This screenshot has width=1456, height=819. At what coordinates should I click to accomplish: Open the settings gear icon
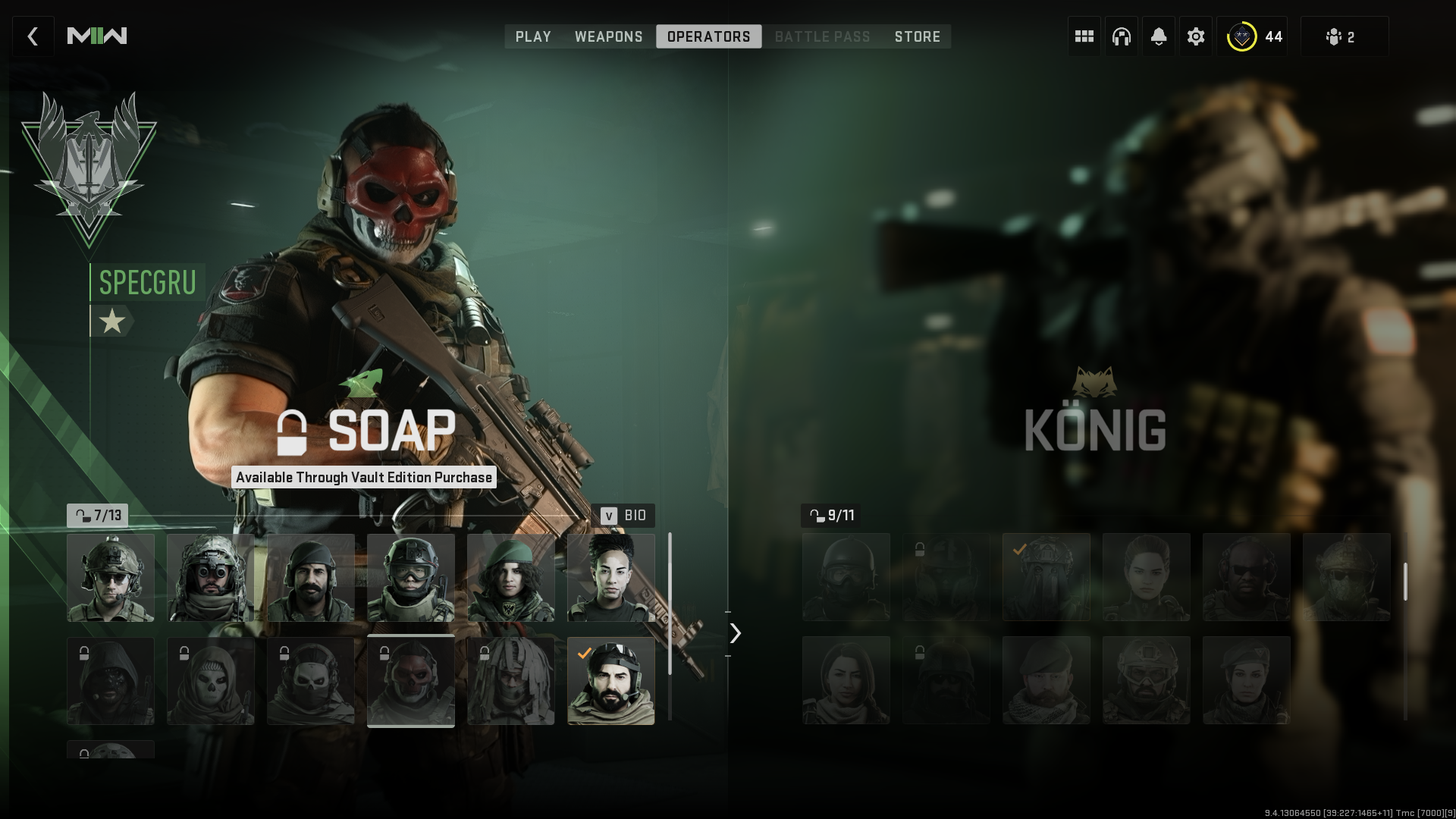point(1195,36)
